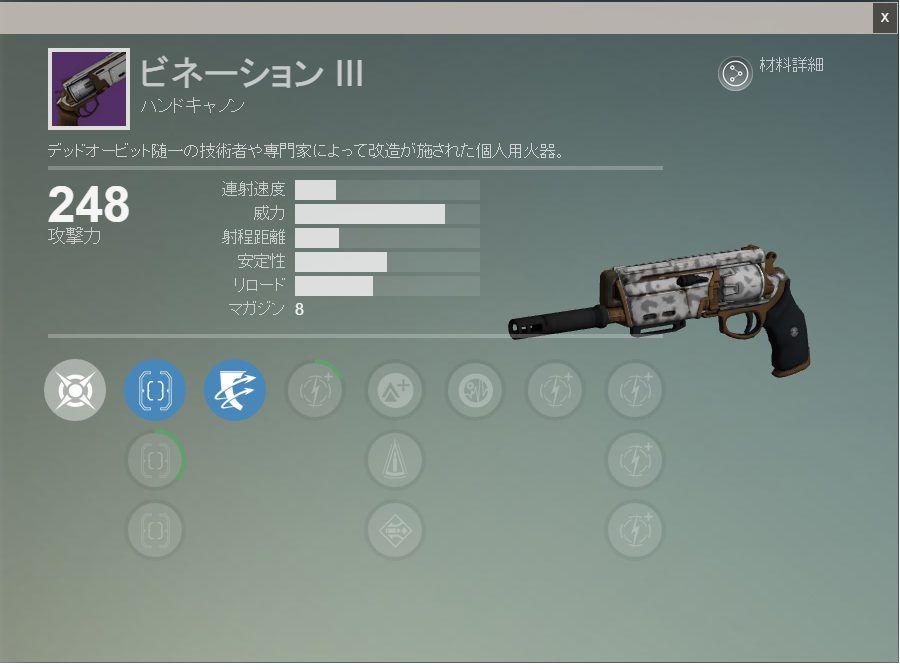Choose the diamond with arrow perk
Screen dimensions: 900x670
[x=395, y=530]
